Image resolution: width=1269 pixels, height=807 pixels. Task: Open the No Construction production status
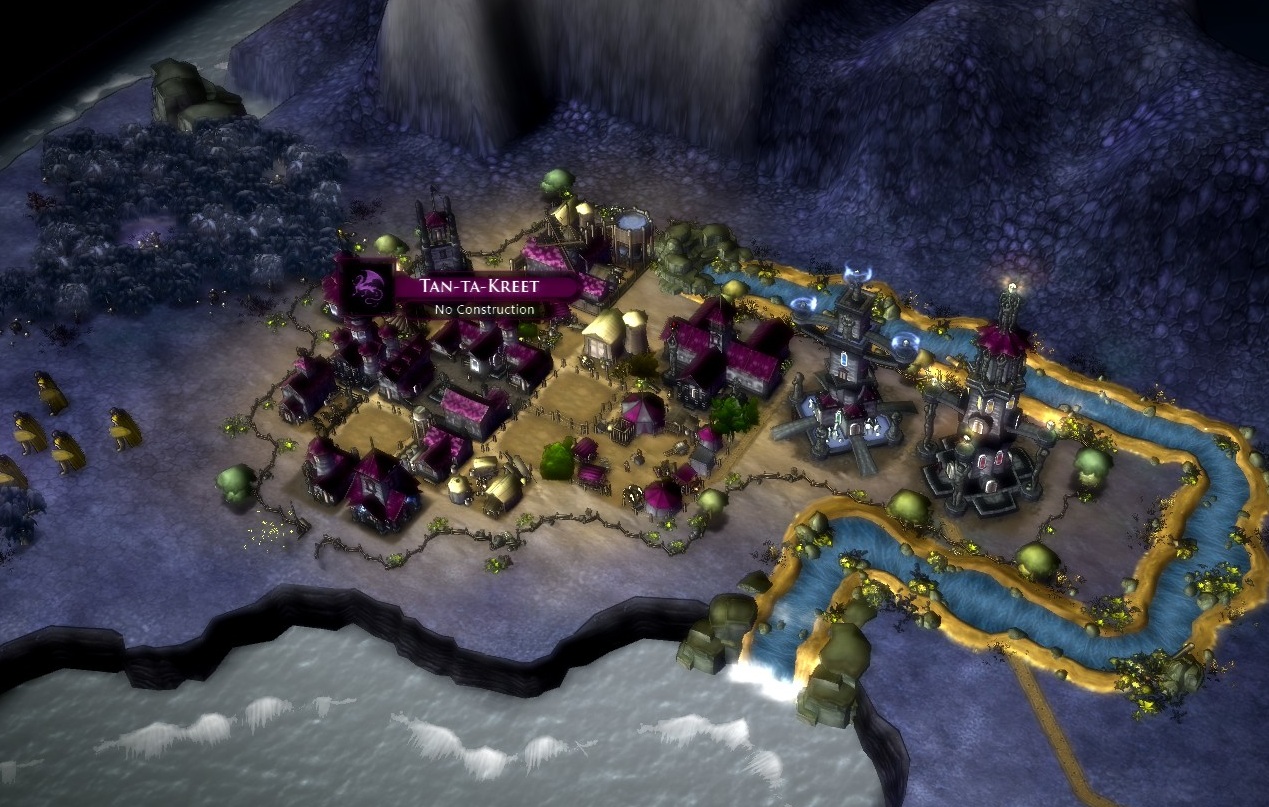484,309
